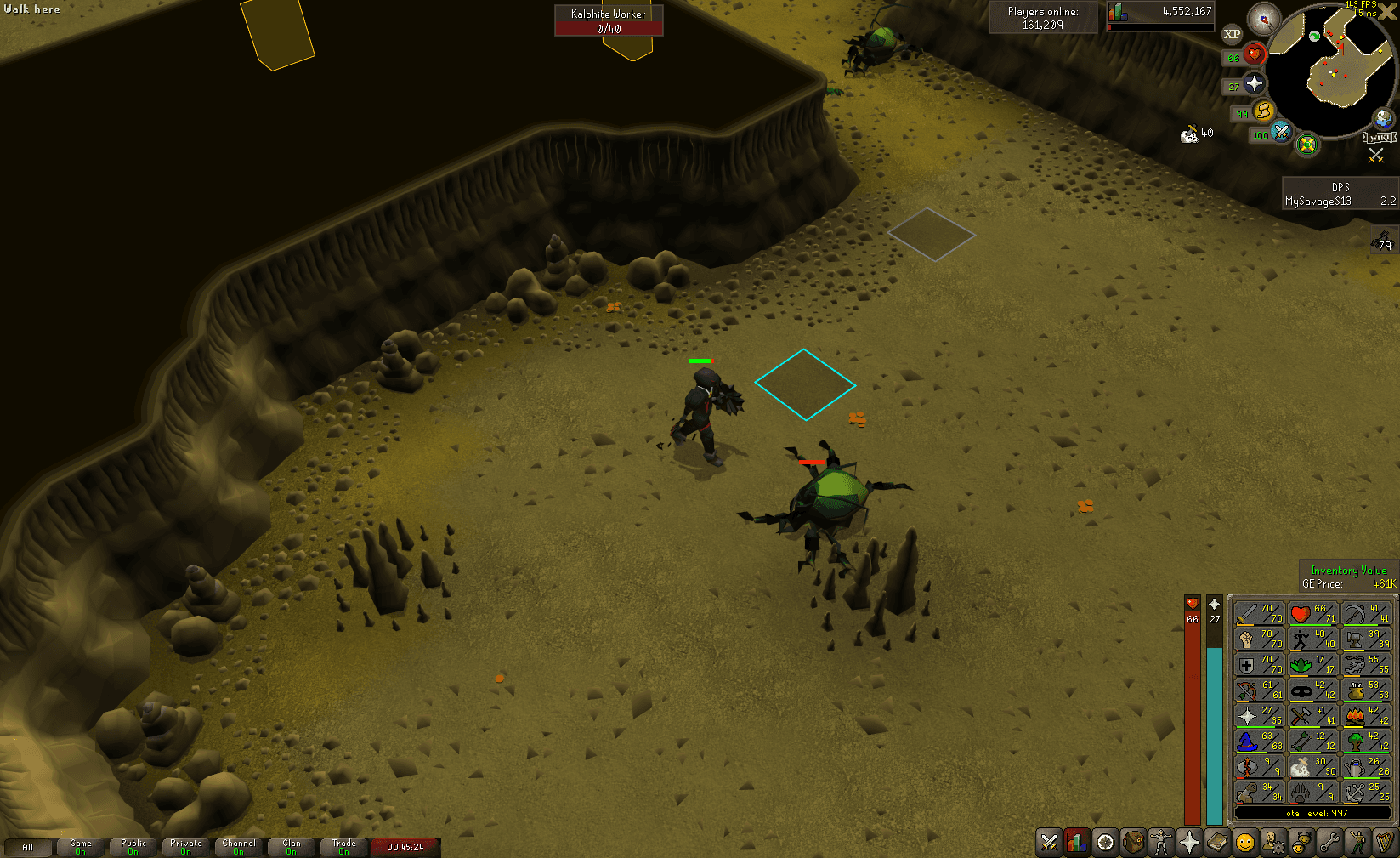Open the Inventory tab
This screenshot has height=858, width=1400.
pos(1132,844)
